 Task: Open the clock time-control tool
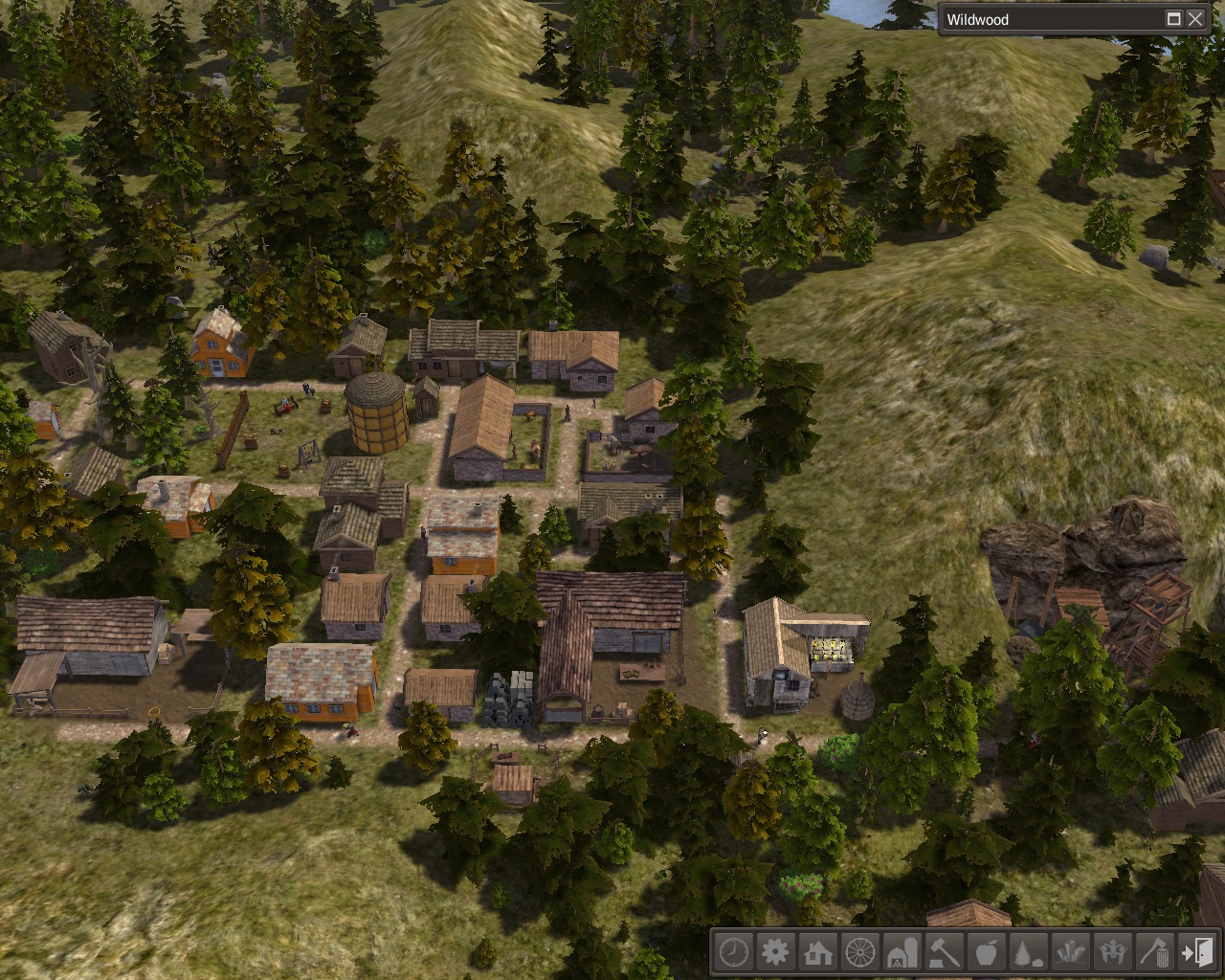pyautogui.click(x=733, y=952)
